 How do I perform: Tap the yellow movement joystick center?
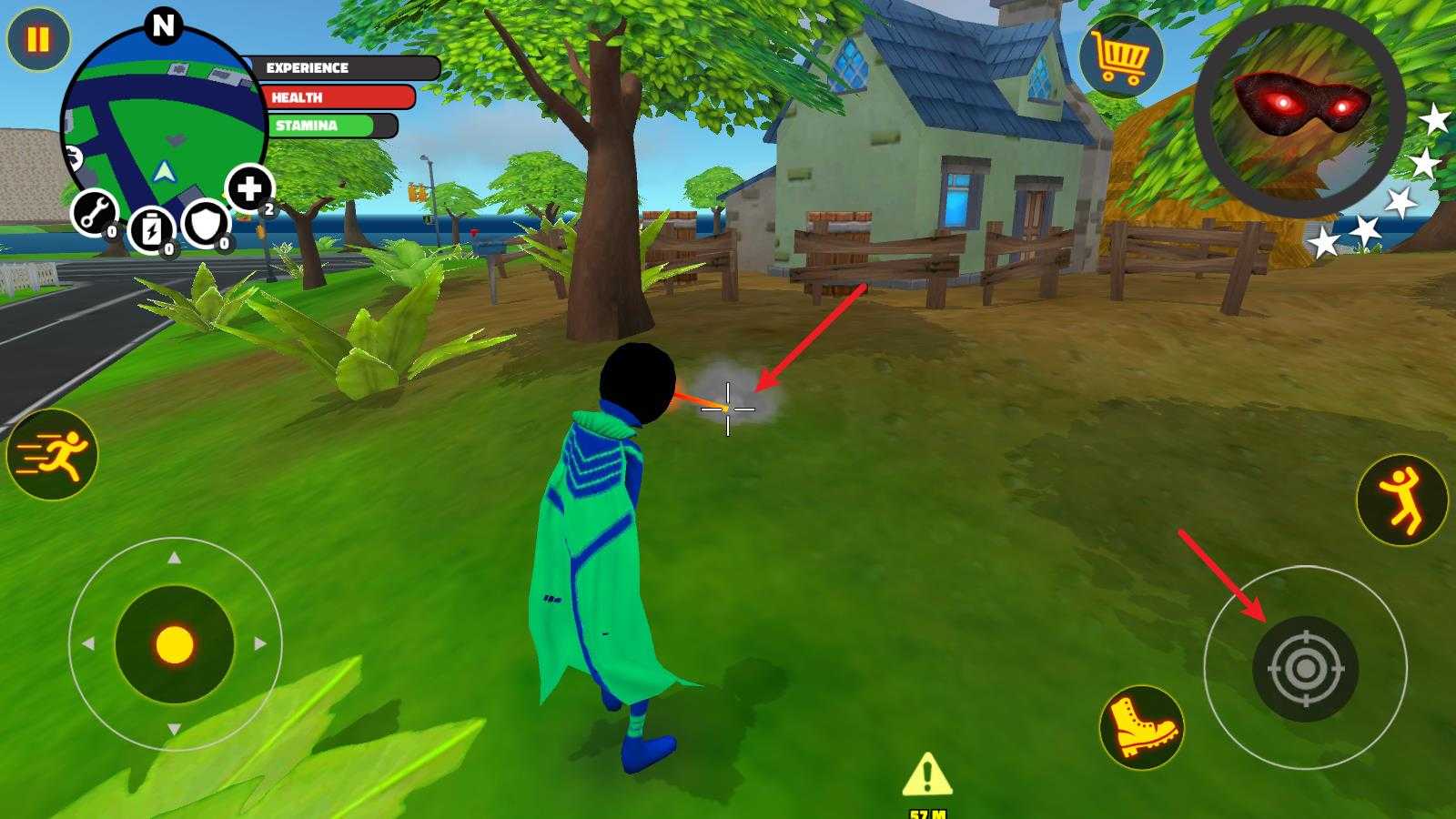[x=175, y=645]
